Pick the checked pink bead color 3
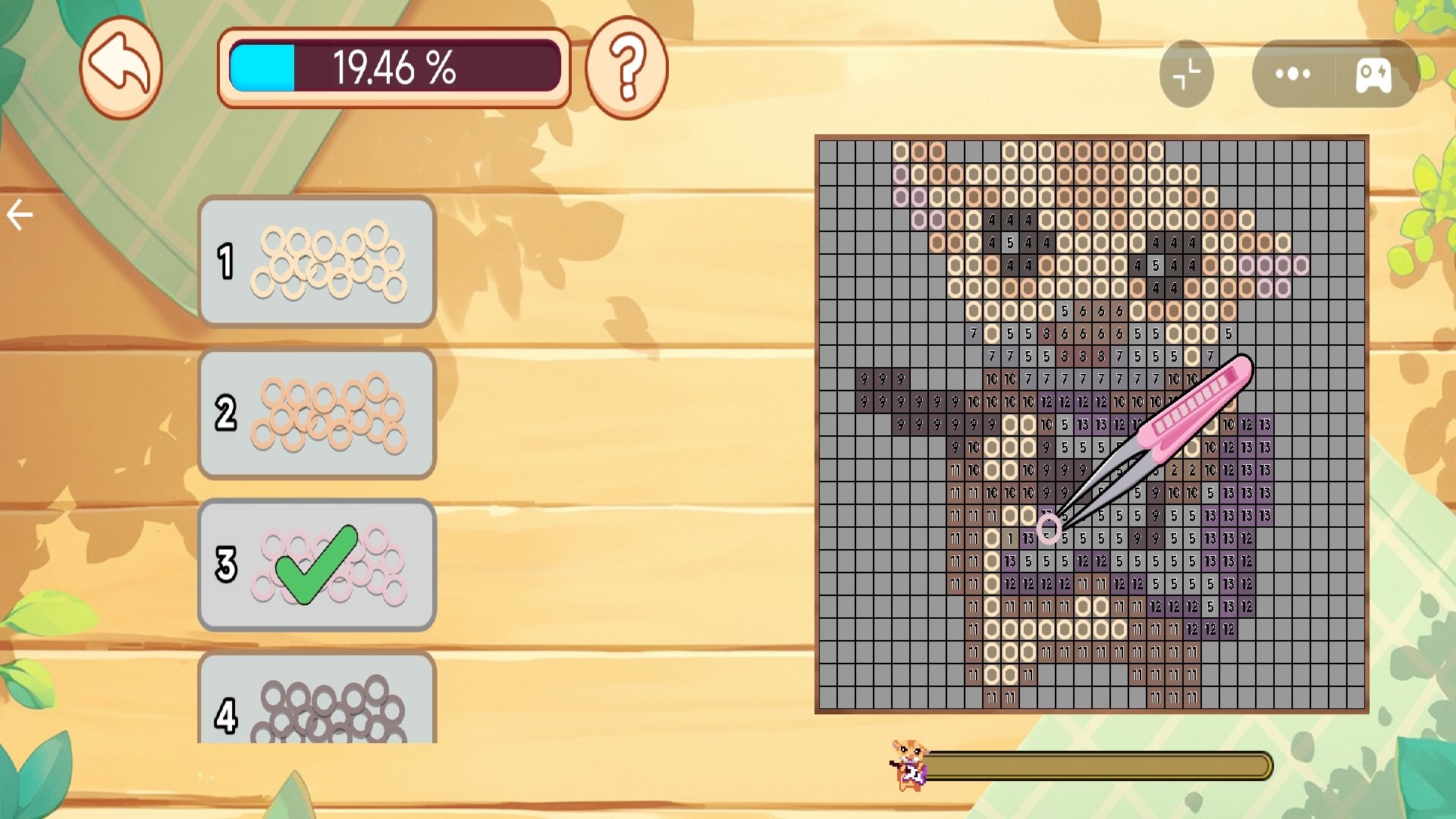This screenshot has height=819, width=1456. click(317, 565)
